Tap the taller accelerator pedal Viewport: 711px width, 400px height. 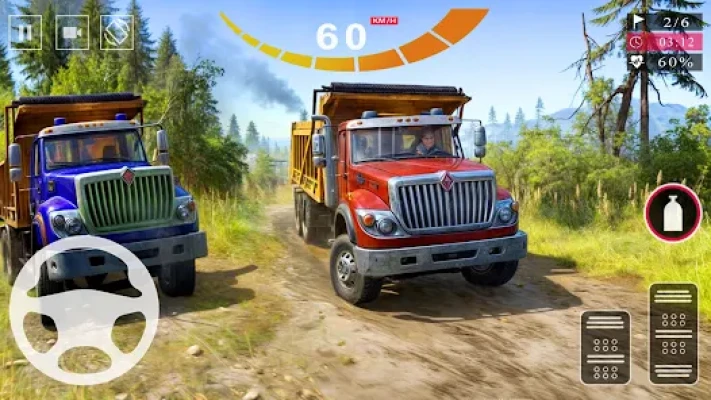click(673, 333)
